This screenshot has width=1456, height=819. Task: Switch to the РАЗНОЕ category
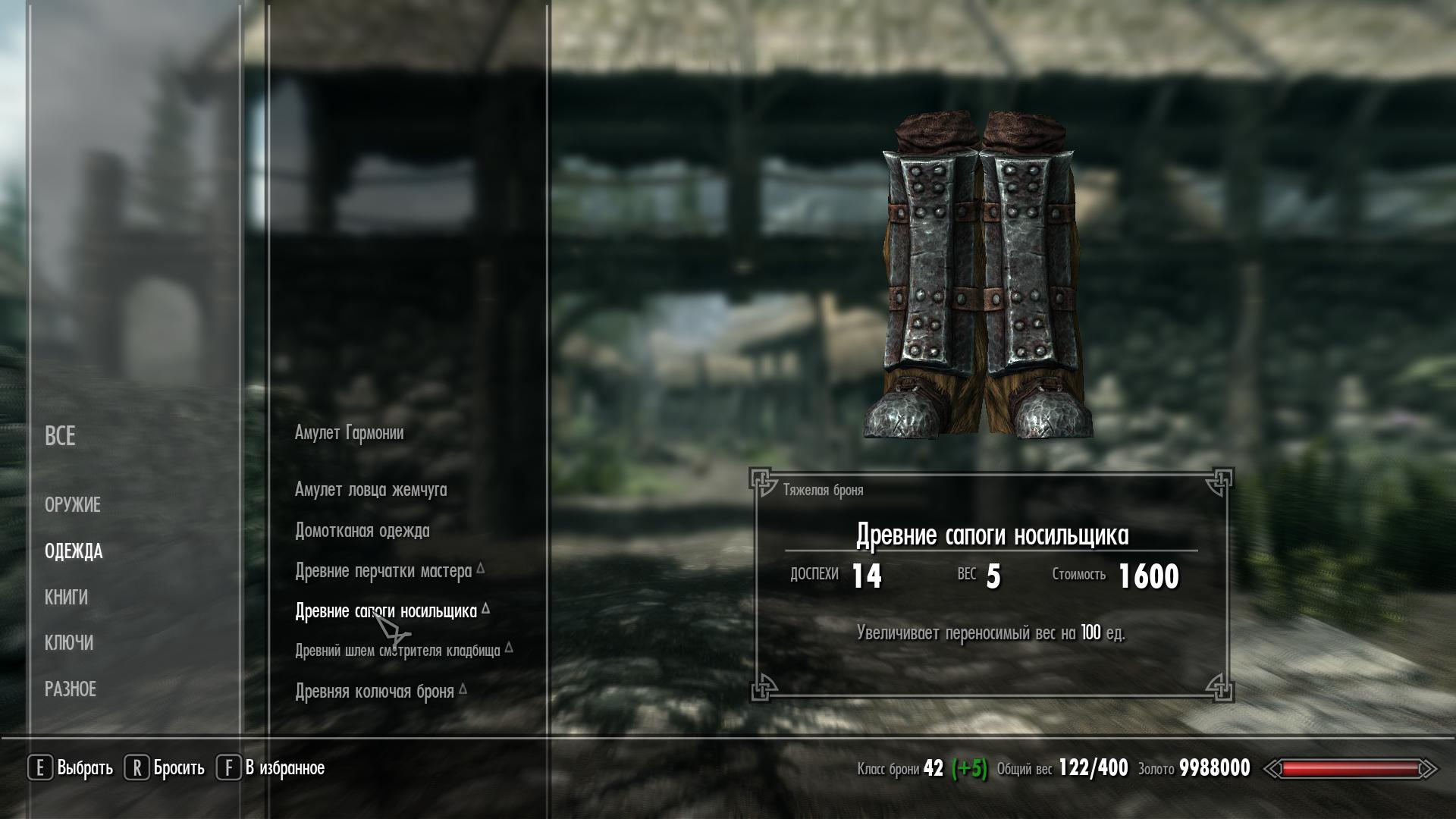tap(71, 689)
